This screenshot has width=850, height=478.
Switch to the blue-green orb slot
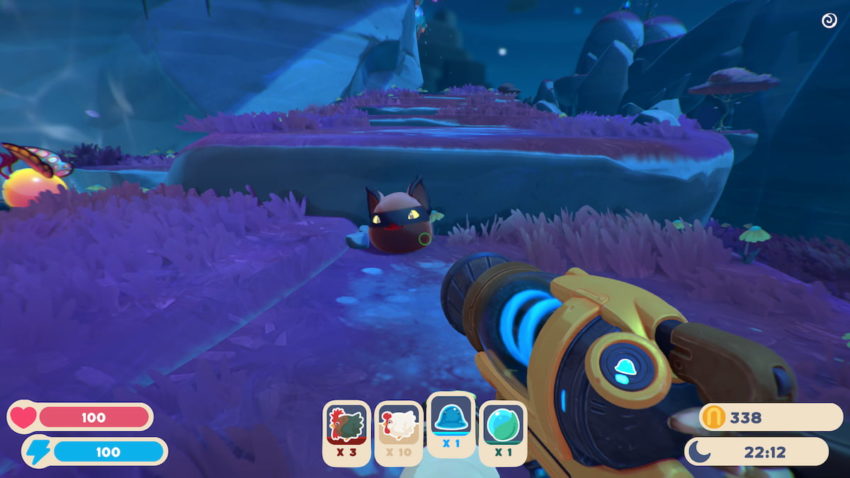tap(502, 432)
